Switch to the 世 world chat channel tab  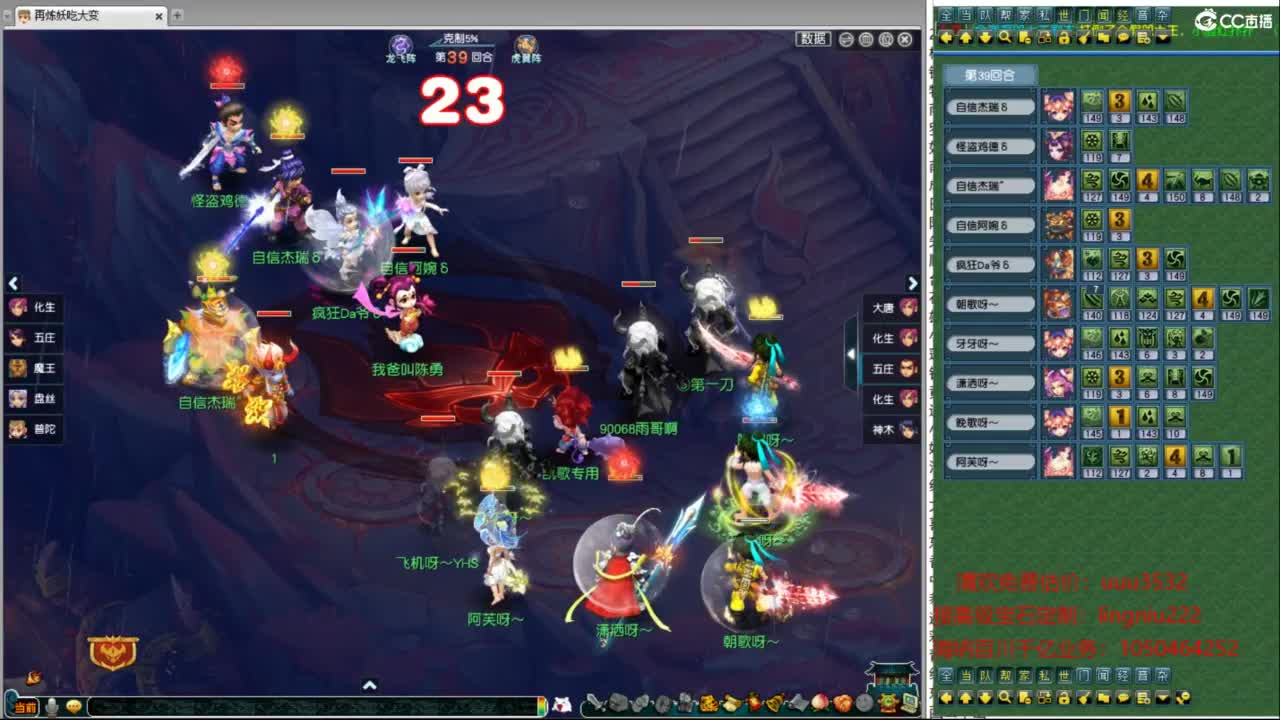[x=1063, y=15]
